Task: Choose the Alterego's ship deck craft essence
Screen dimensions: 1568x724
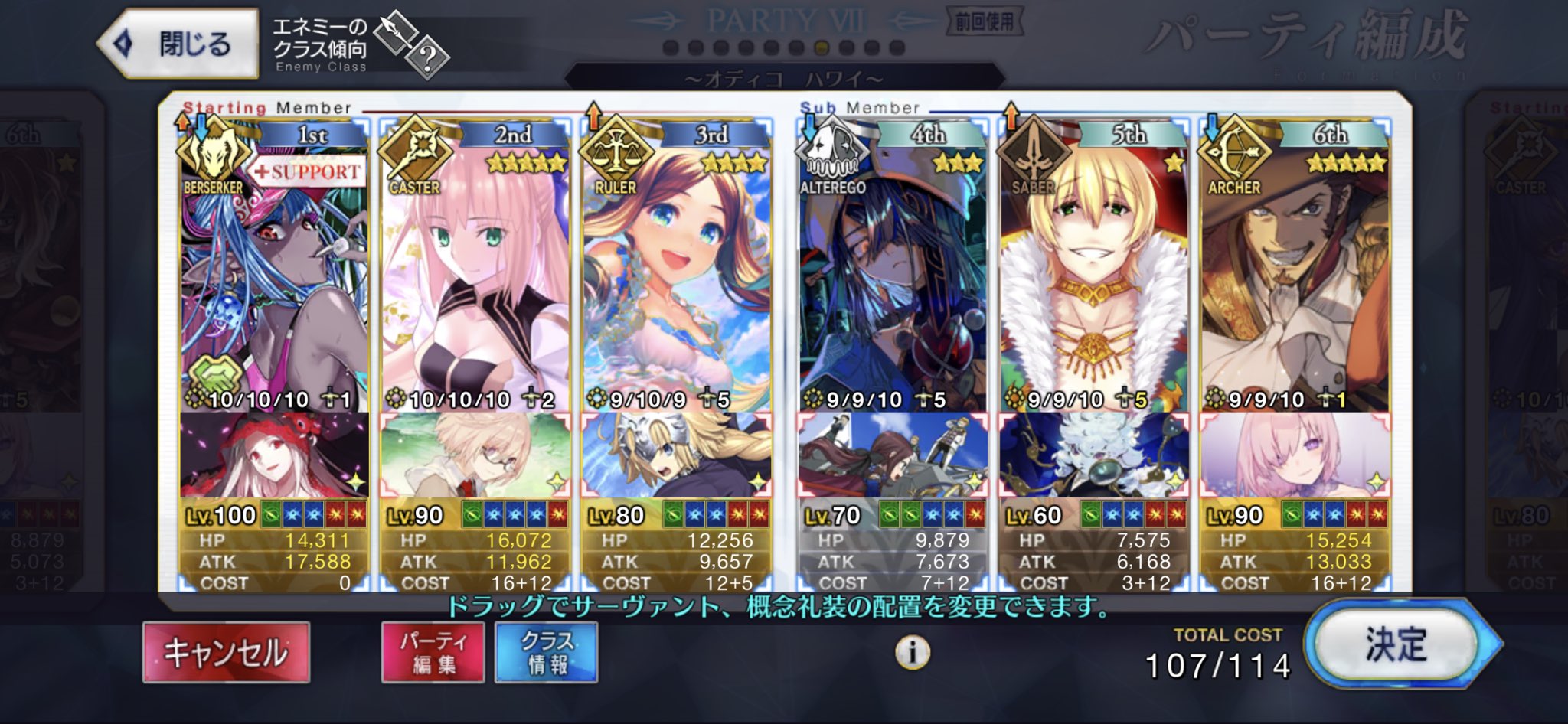Action: tap(892, 455)
